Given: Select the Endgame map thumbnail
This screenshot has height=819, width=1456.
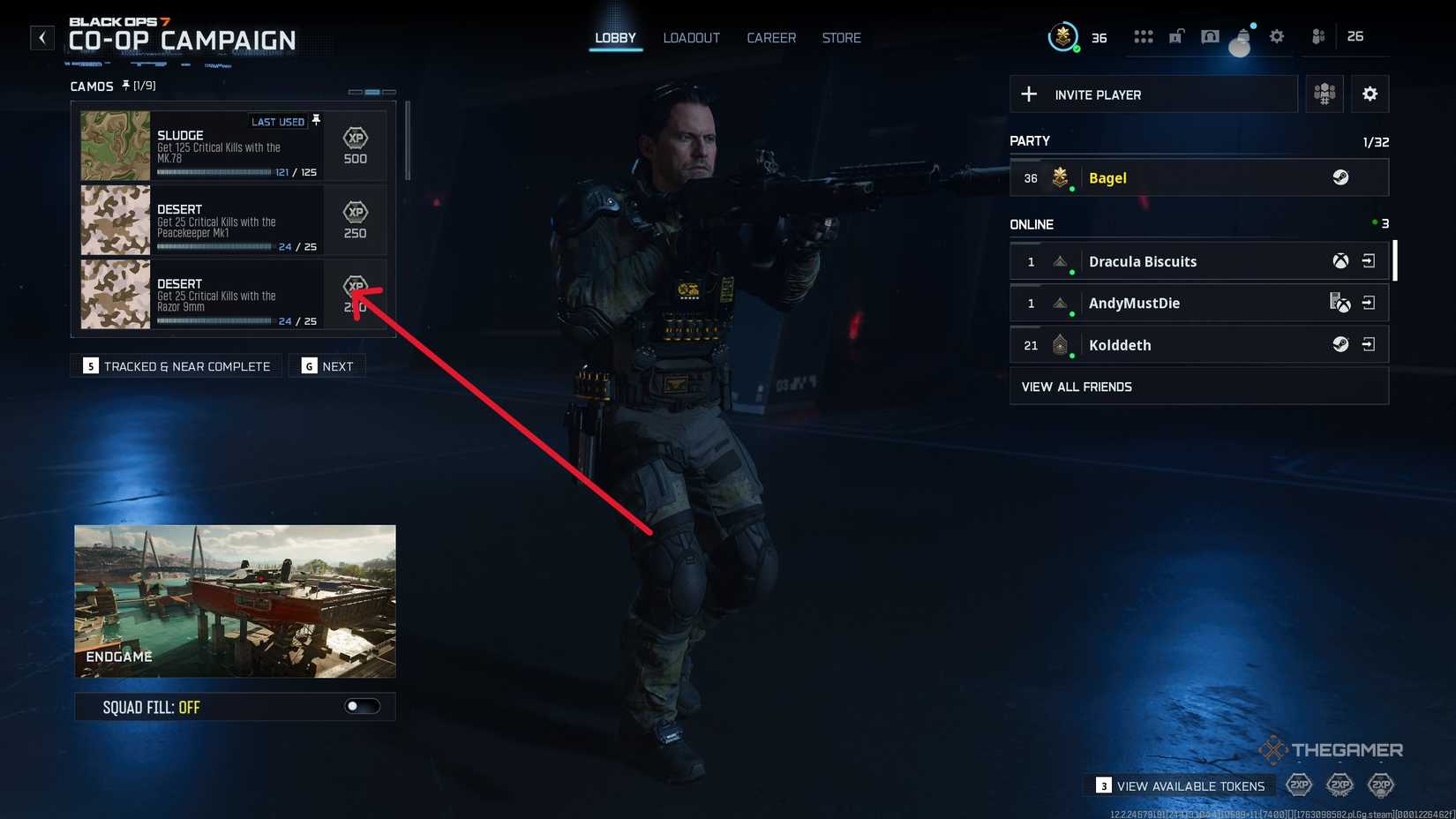Looking at the screenshot, I should (x=235, y=601).
